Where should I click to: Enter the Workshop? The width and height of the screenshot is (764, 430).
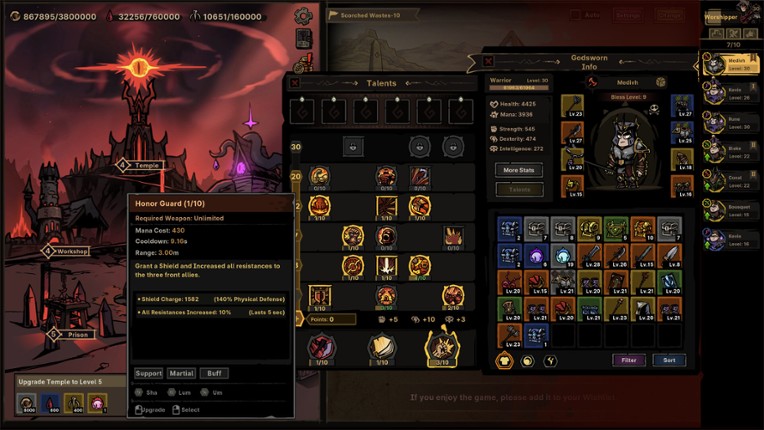pos(66,251)
